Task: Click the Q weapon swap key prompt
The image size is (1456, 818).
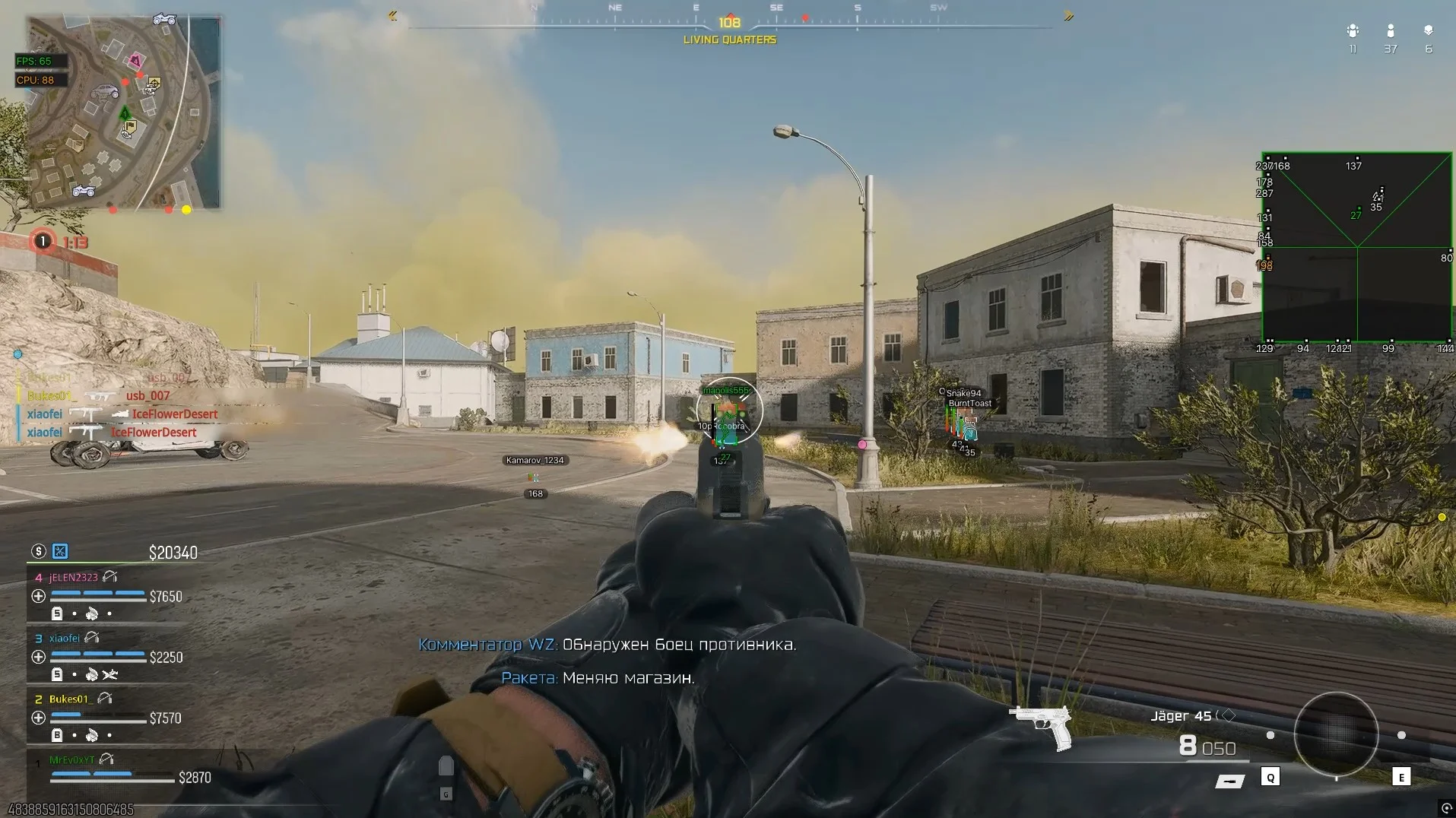Action: pyautogui.click(x=1270, y=778)
